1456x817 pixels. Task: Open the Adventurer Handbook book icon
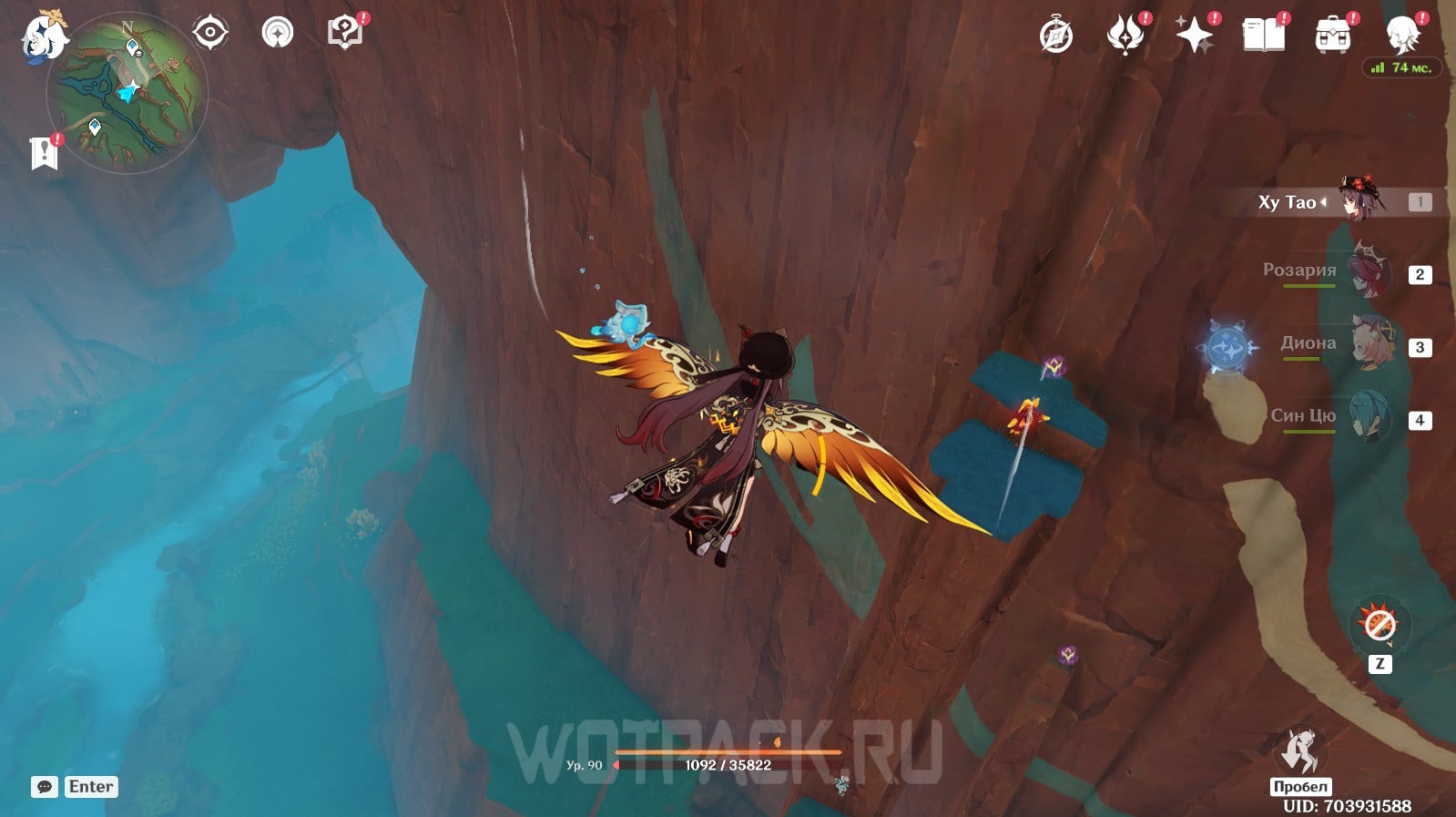pyautogui.click(x=1264, y=36)
